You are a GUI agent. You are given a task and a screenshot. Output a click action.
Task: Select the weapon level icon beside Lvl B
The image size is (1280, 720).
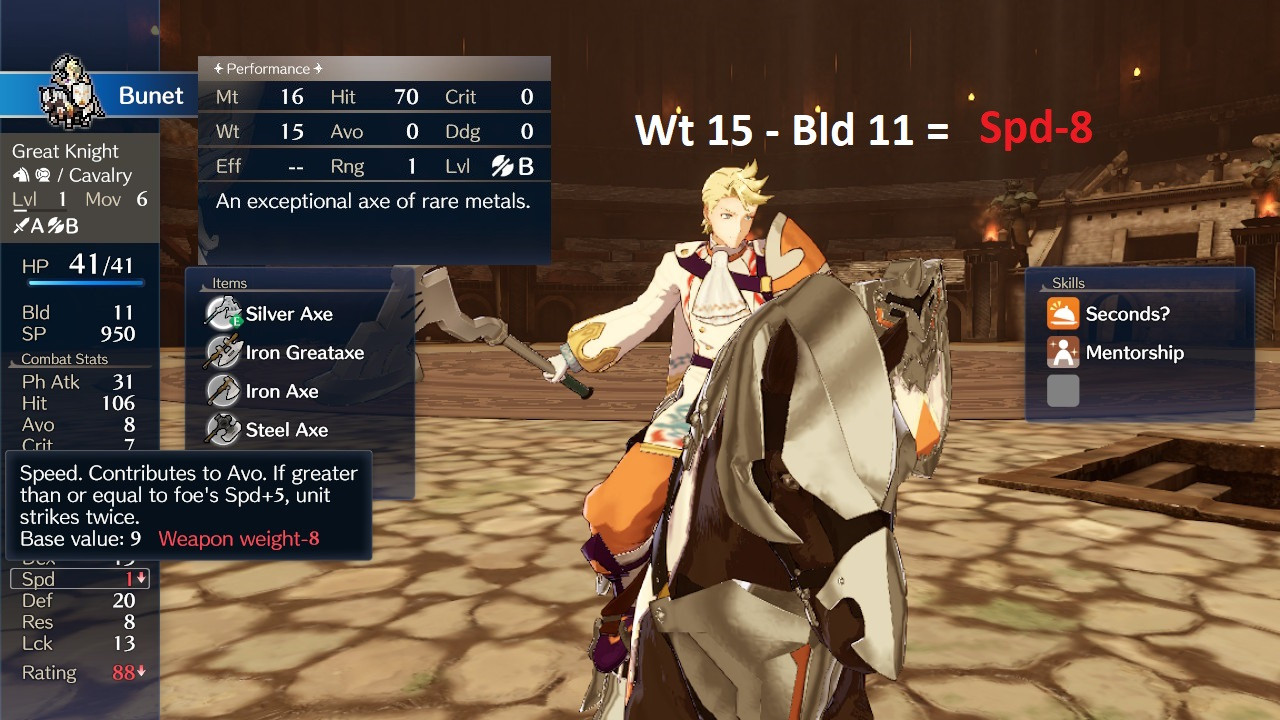coord(503,166)
